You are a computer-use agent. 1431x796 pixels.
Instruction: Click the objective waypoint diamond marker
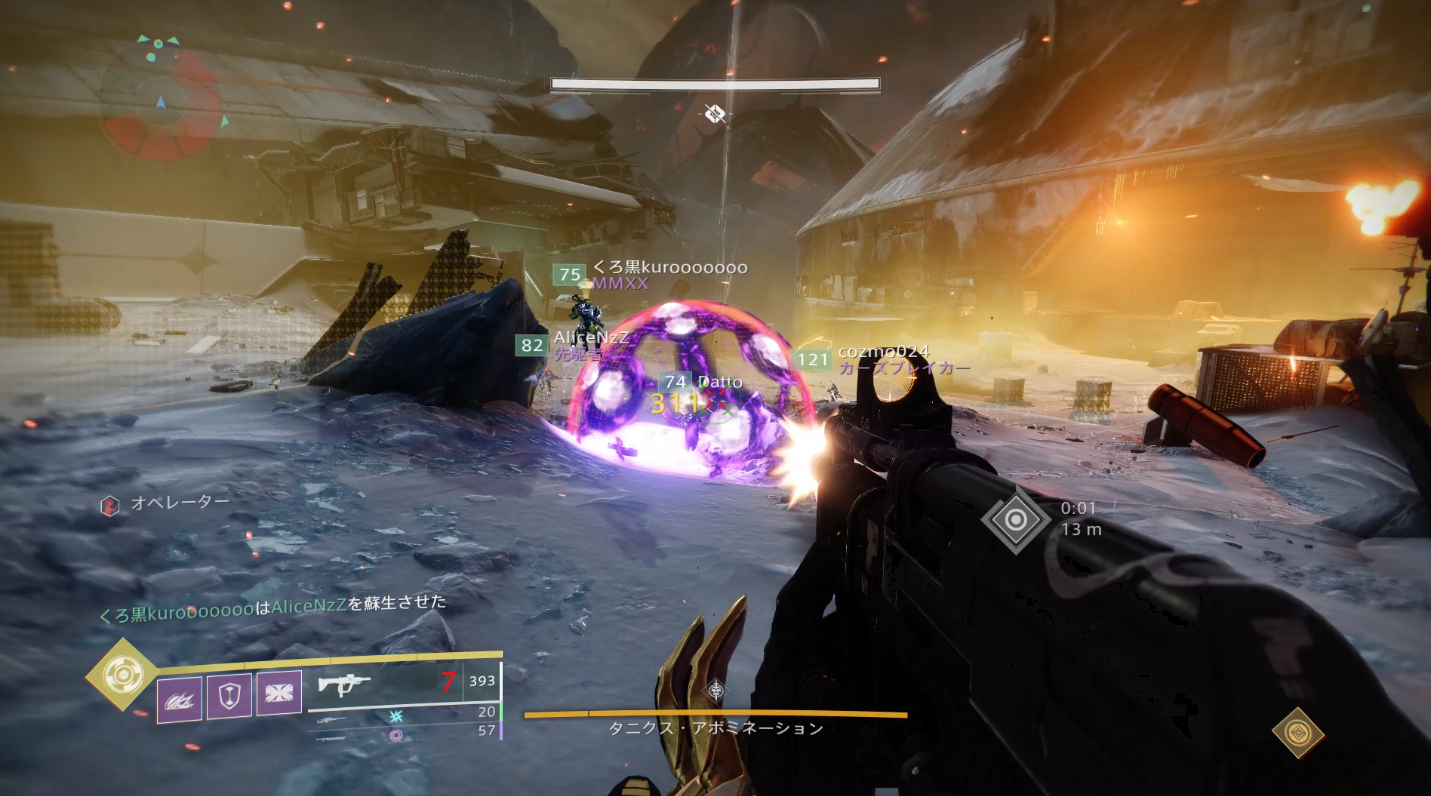point(1015,520)
